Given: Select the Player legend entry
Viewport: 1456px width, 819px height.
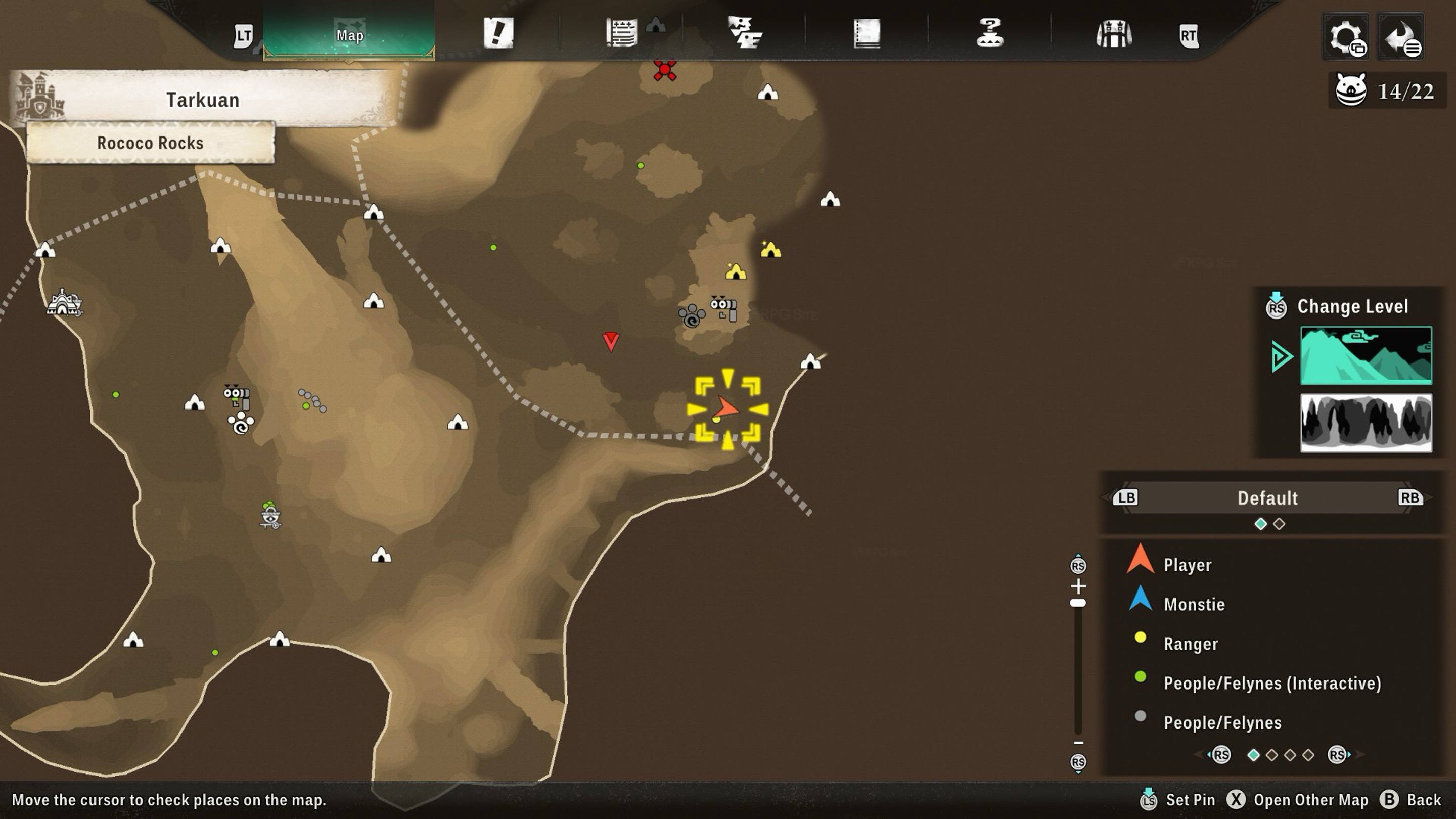Looking at the screenshot, I should click(x=1187, y=565).
